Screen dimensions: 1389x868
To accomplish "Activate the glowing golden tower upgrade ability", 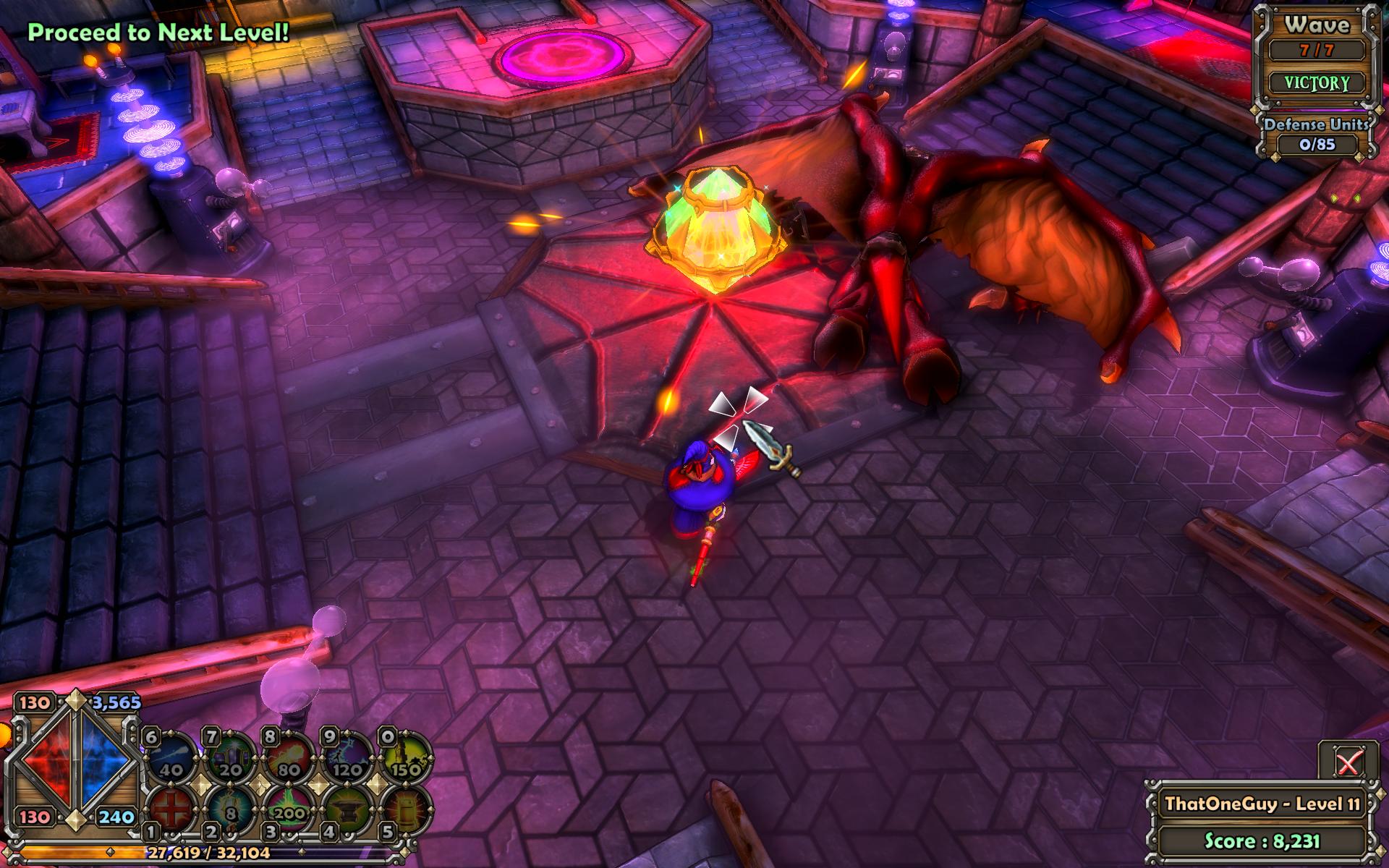I will coord(406,810).
